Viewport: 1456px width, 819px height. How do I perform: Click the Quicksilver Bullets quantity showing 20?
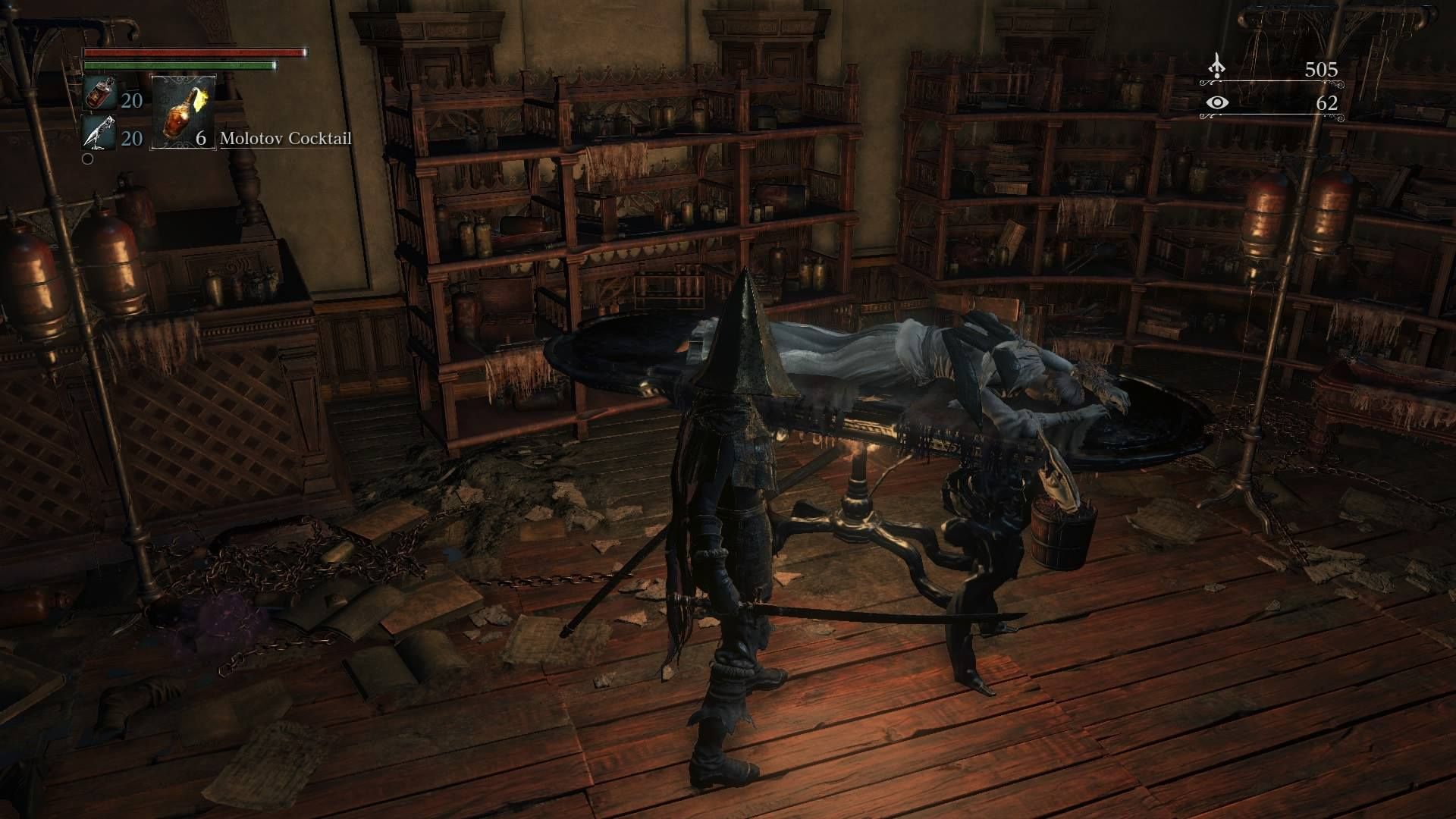tap(130, 140)
